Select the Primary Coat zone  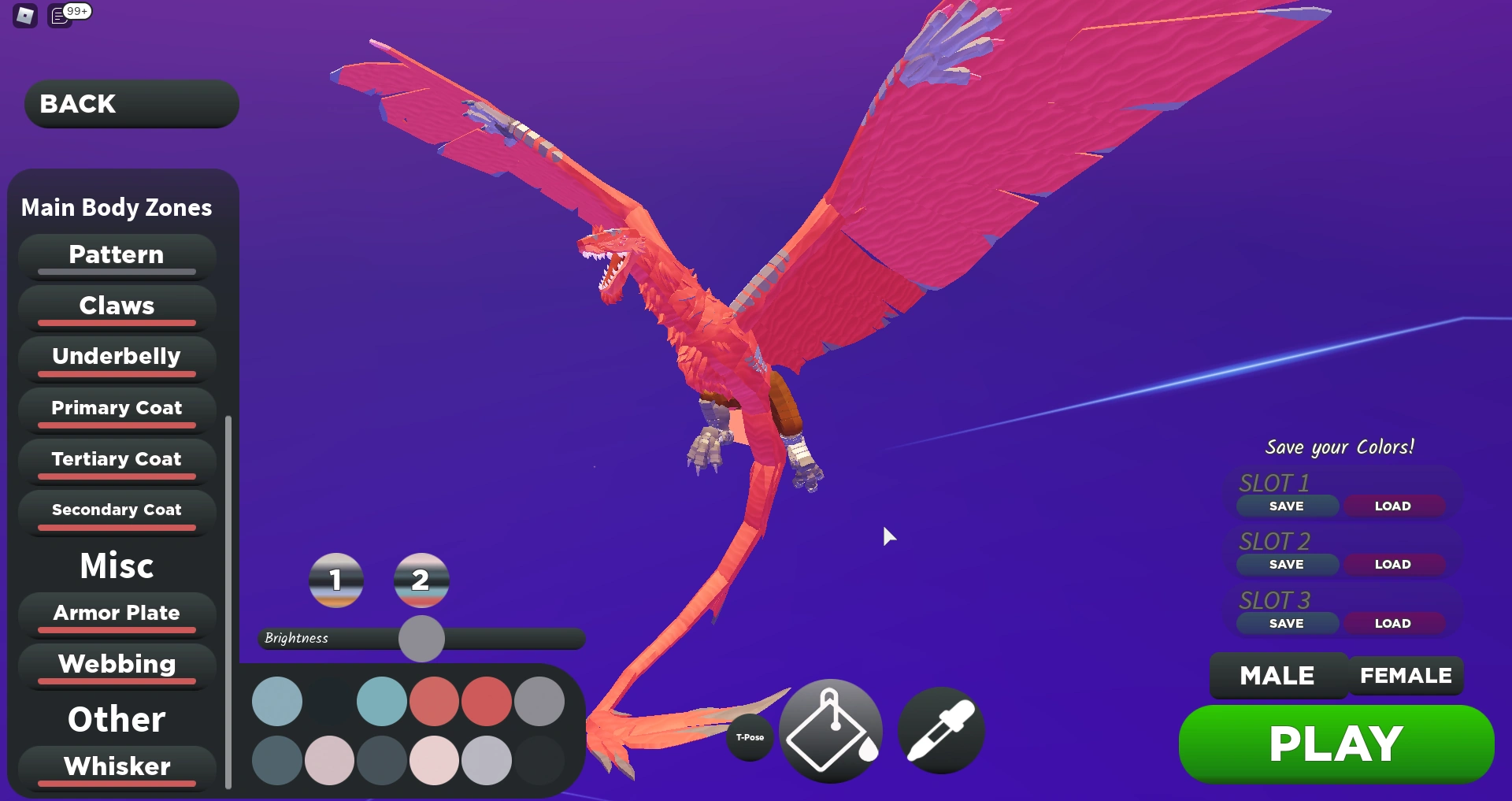[116, 408]
